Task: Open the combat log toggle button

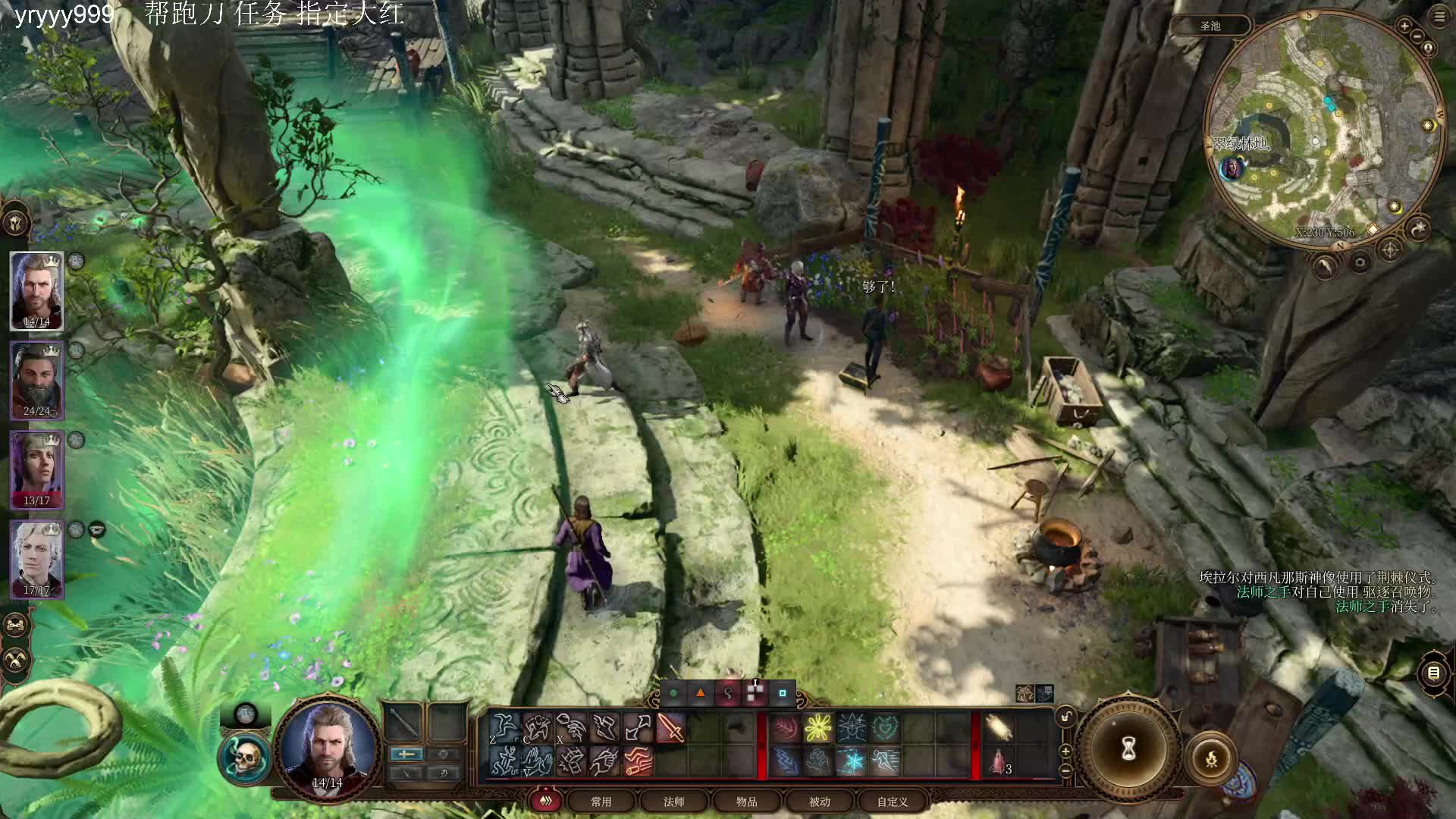Action: (x=1433, y=673)
